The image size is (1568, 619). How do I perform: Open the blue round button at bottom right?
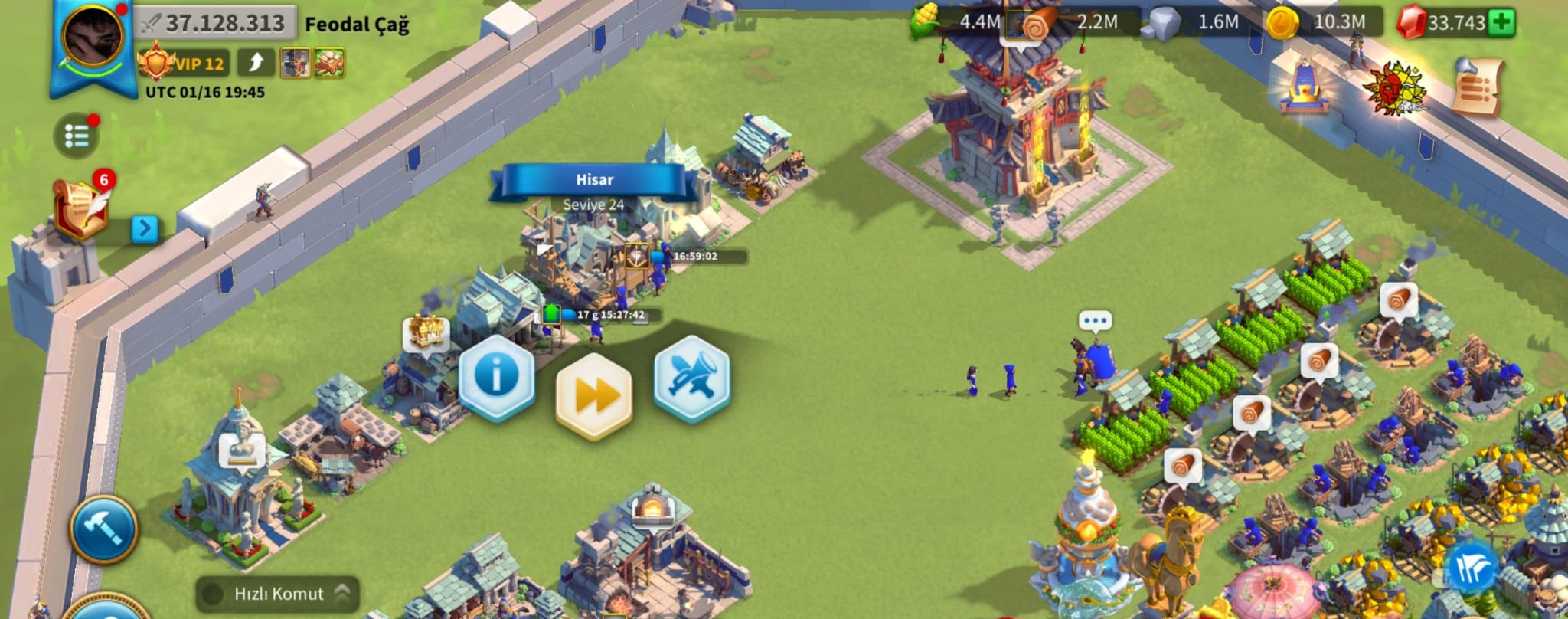[1472, 569]
